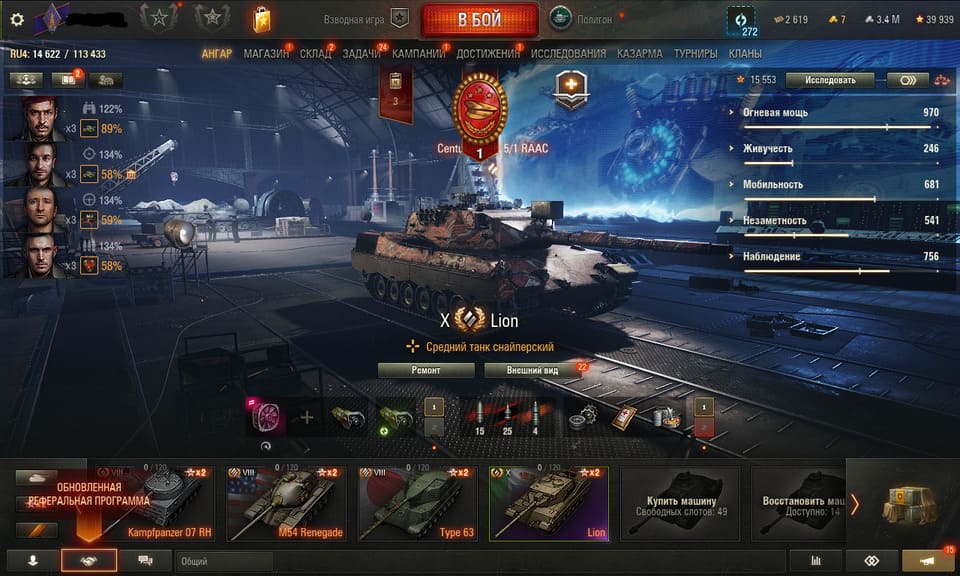Show the Достижения tab
This screenshot has height=576, width=960.
pos(488,53)
